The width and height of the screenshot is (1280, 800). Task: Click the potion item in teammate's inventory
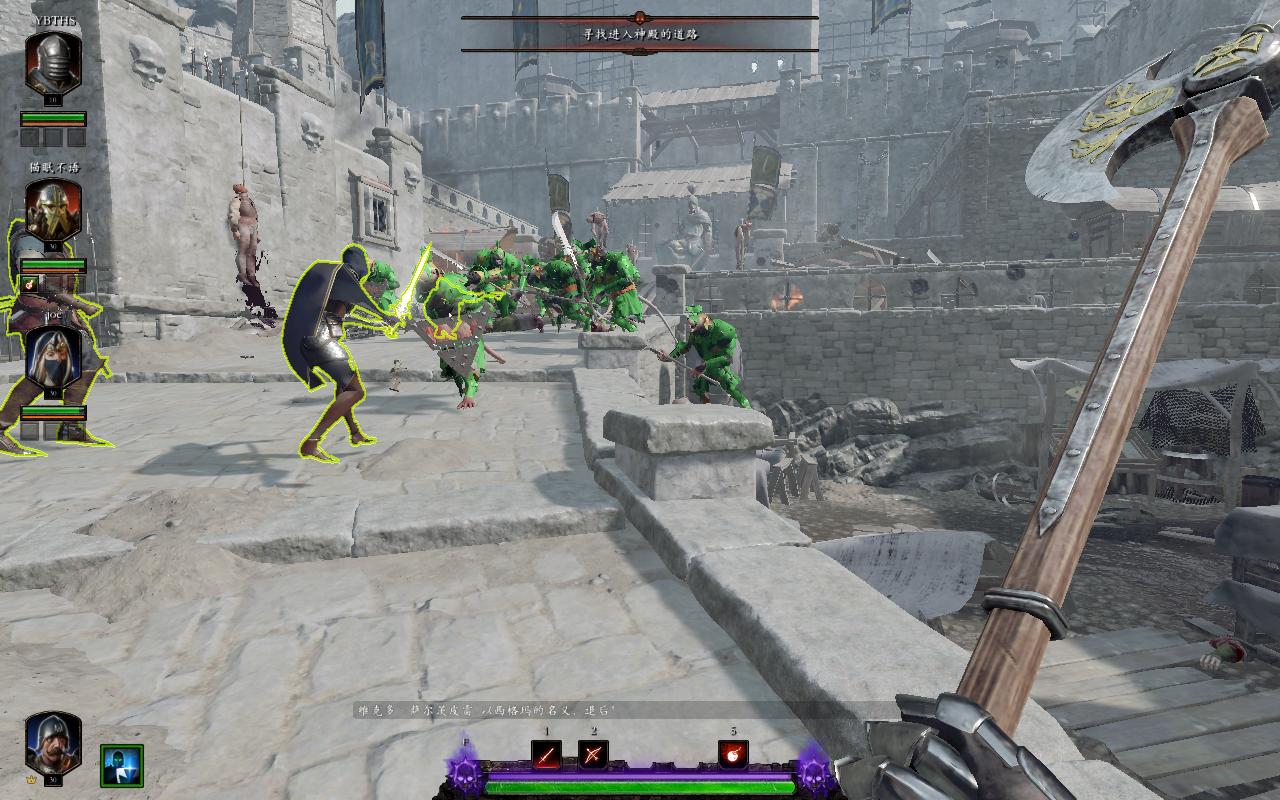30,284
